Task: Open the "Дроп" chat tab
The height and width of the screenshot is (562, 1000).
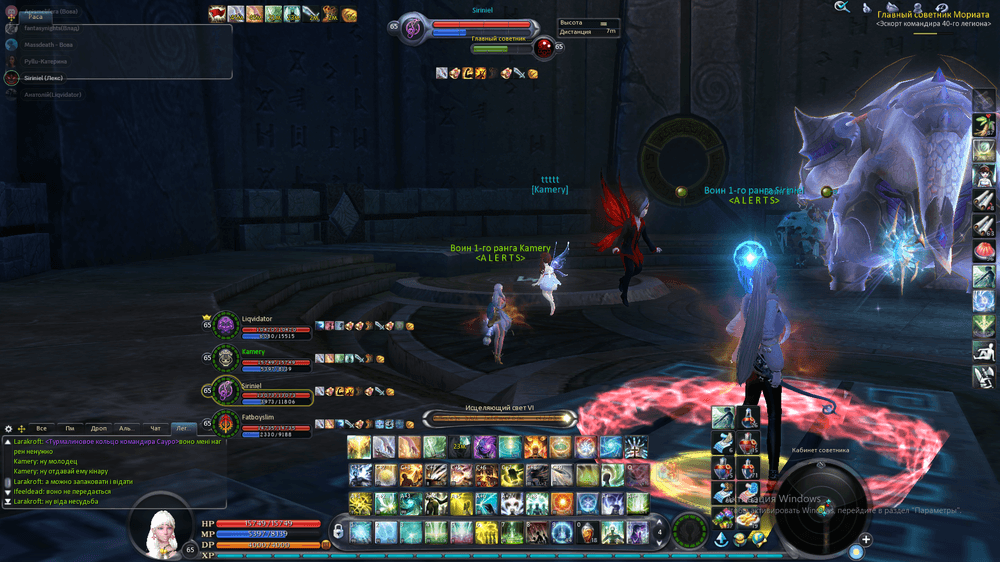Action: click(98, 428)
